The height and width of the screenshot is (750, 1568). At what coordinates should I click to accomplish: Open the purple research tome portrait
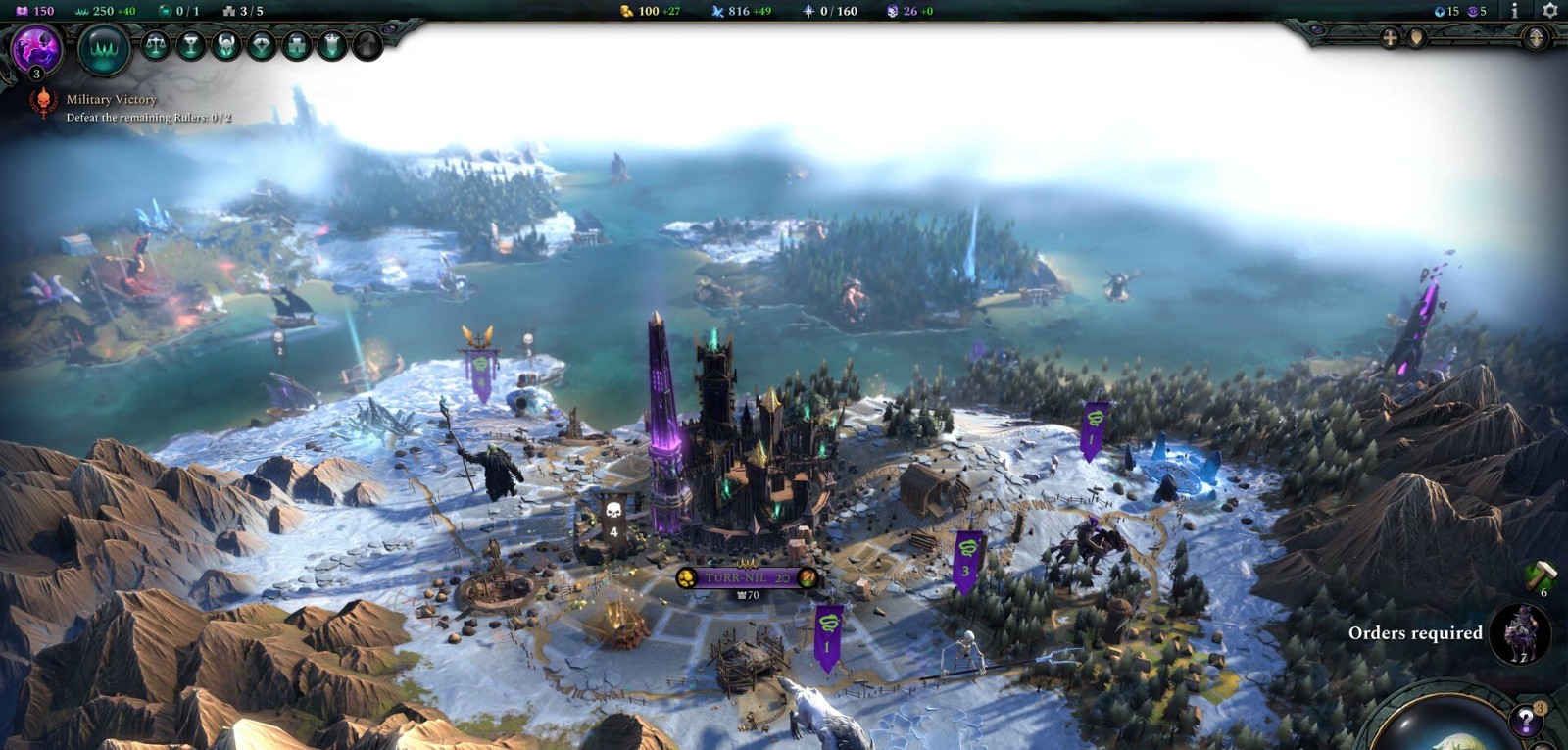[x=36, y=48]
